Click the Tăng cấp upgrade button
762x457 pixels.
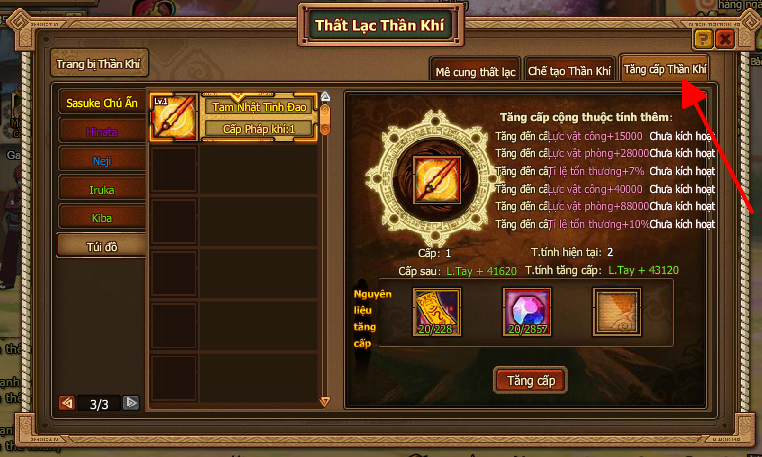530,380
